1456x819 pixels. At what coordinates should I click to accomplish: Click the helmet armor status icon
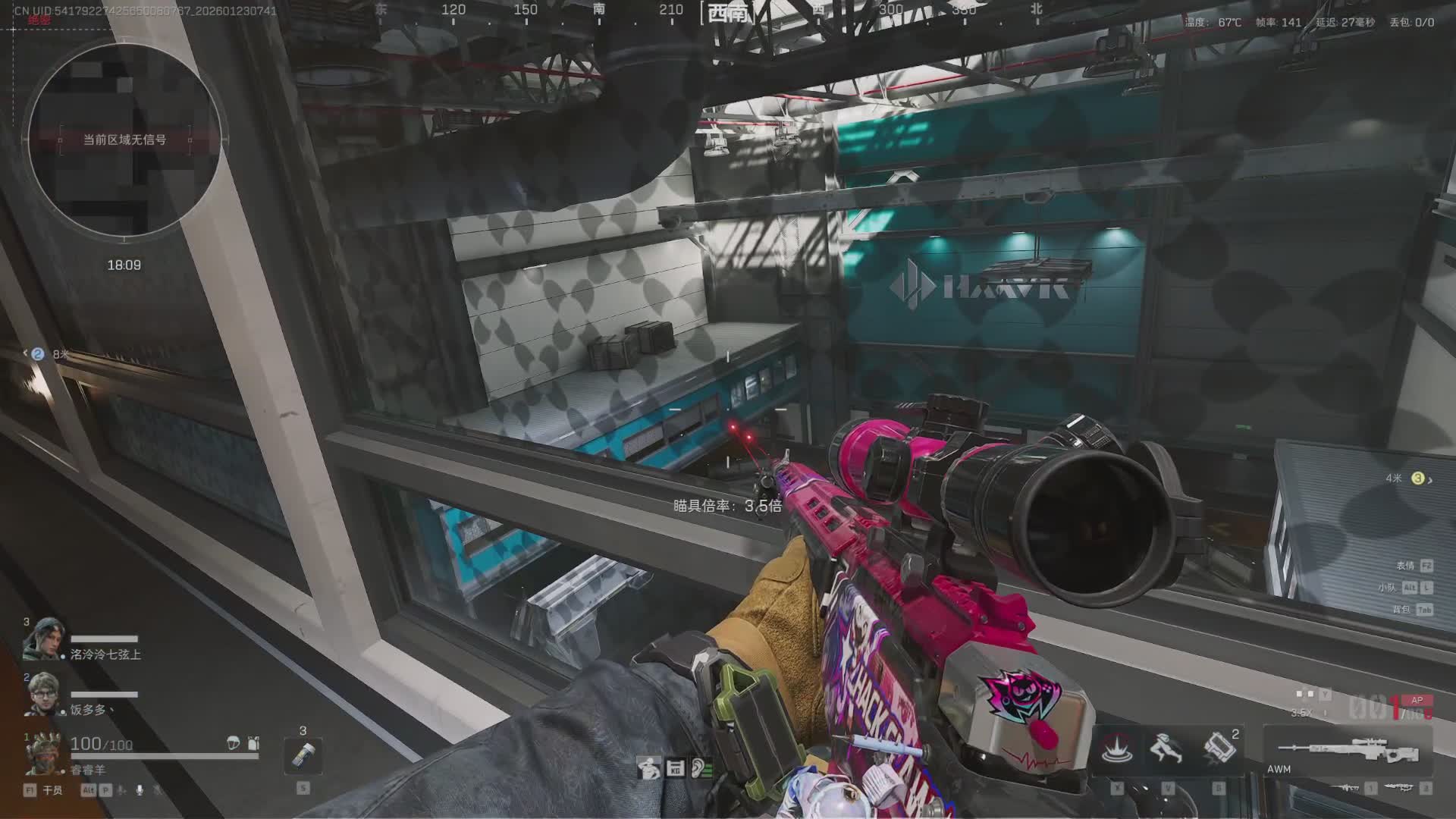pos(234,743)
